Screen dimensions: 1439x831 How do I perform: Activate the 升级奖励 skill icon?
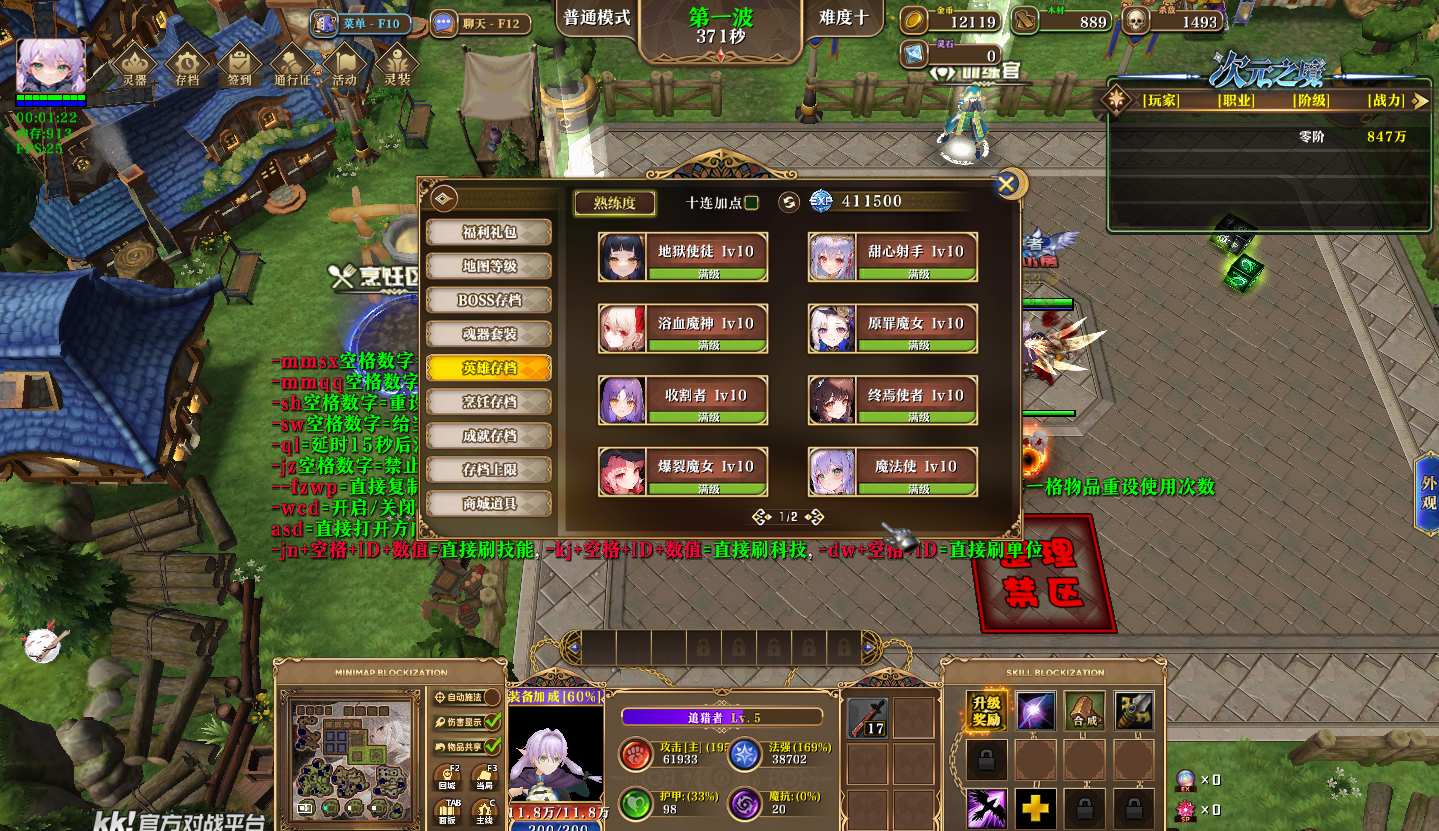point(986,711)
